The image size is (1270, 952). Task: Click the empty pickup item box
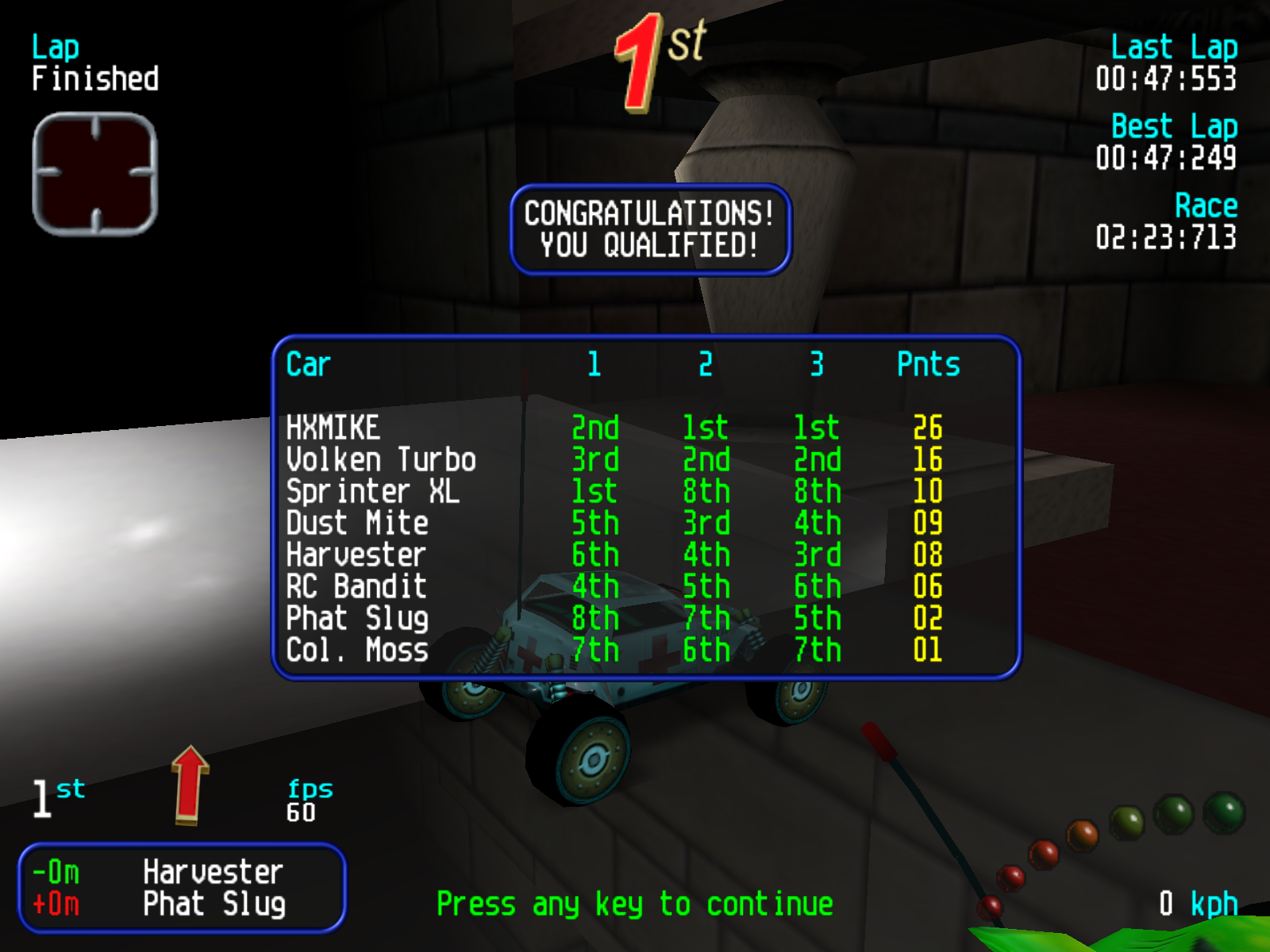(95, 174)
